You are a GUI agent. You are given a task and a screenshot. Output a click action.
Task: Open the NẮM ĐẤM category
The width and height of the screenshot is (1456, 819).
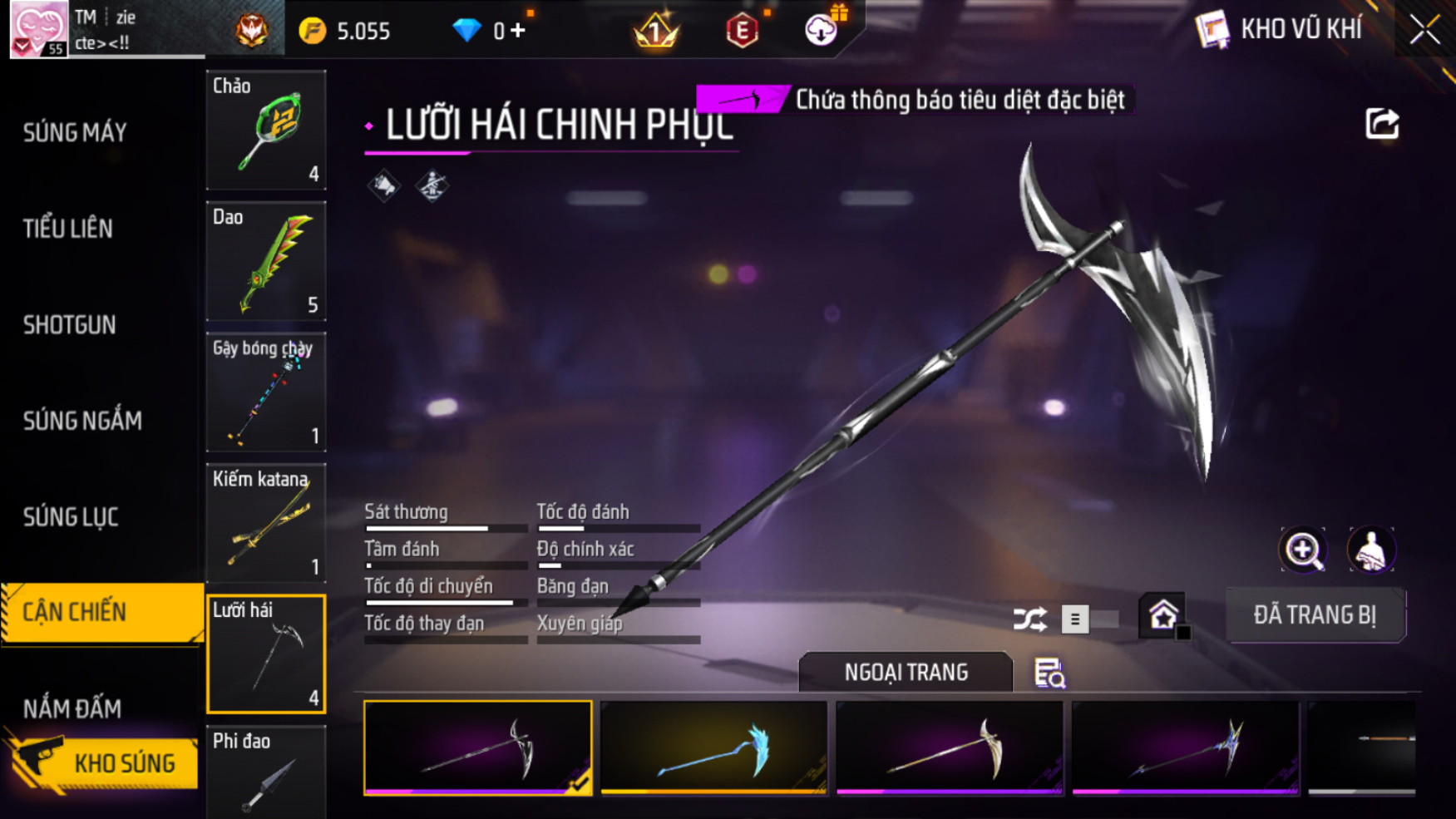point(72,708)
